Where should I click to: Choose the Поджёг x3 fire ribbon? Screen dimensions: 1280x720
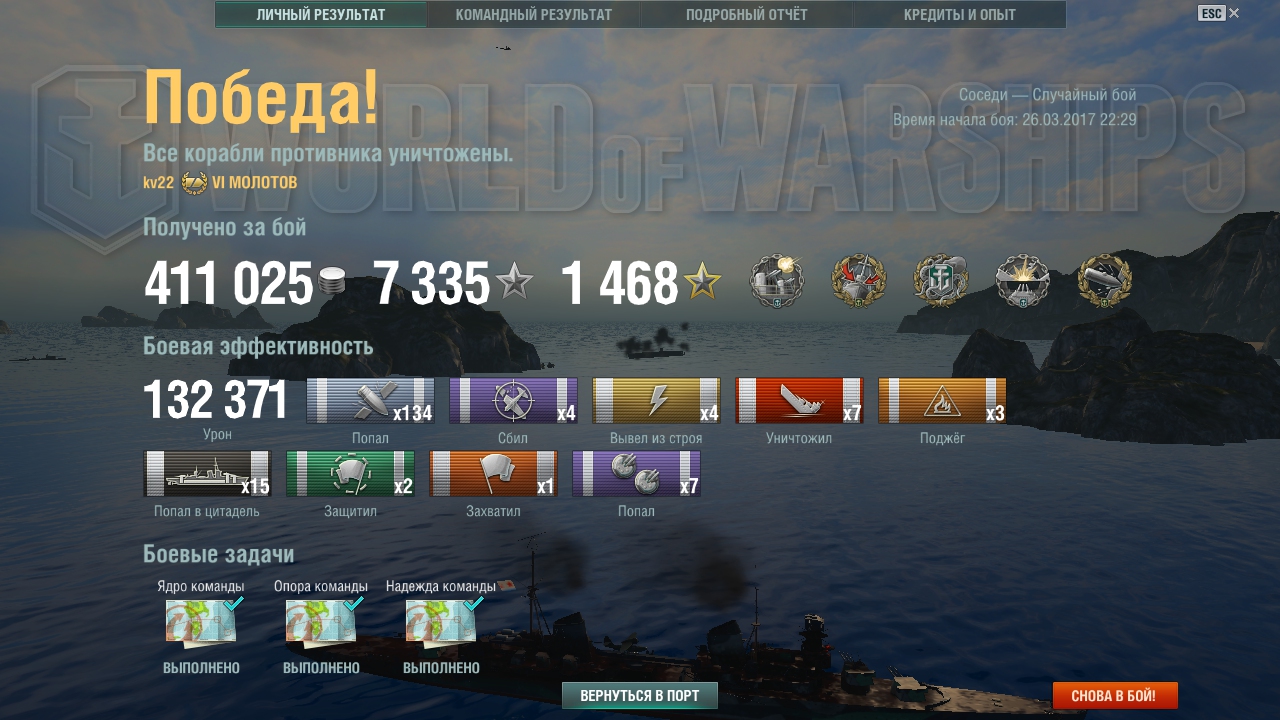[942, 401]
